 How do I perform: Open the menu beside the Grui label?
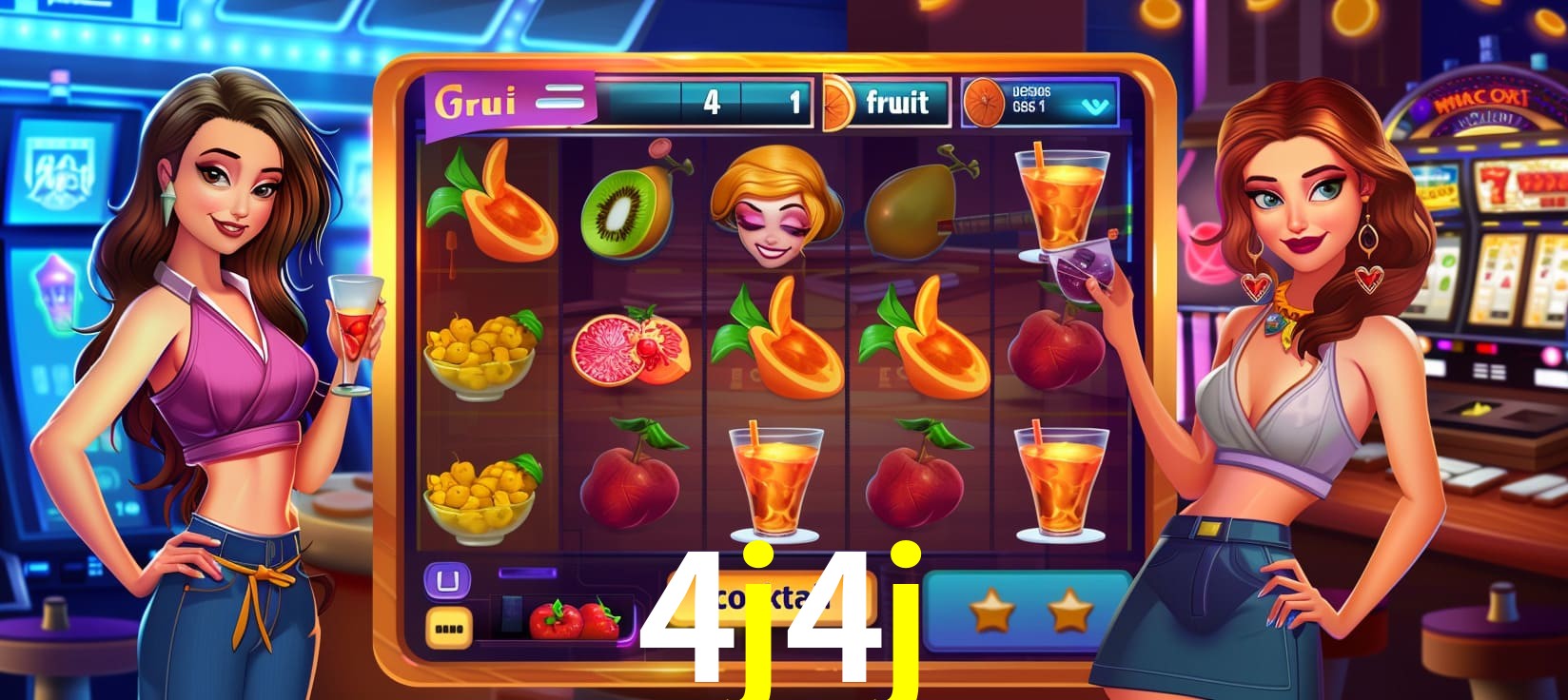point(559,98)
